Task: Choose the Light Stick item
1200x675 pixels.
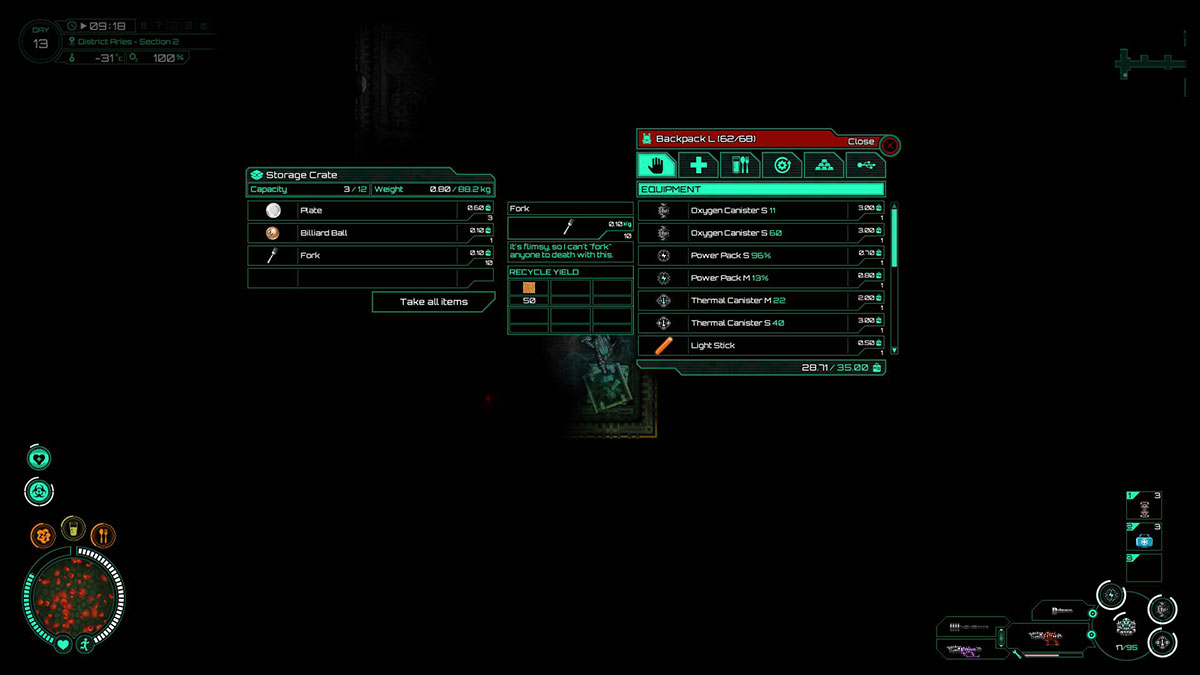Action: (760, 346)
